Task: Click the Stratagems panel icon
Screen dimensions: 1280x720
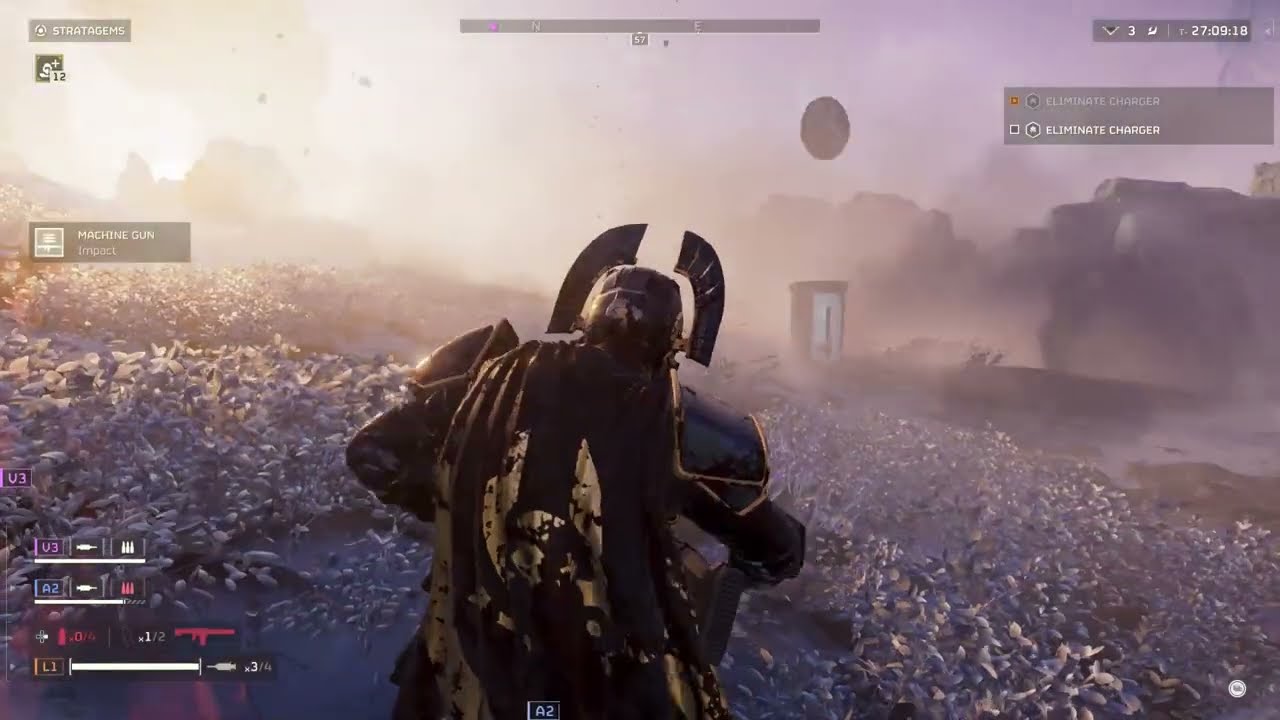Action: pyautogui.click(x=40, y=30)
